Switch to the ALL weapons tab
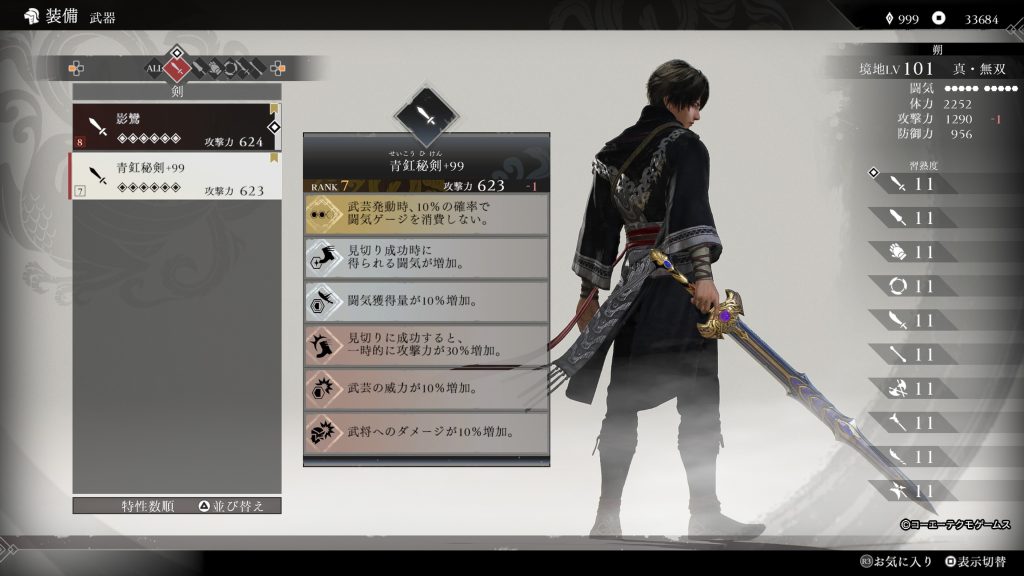 [155, 68]
